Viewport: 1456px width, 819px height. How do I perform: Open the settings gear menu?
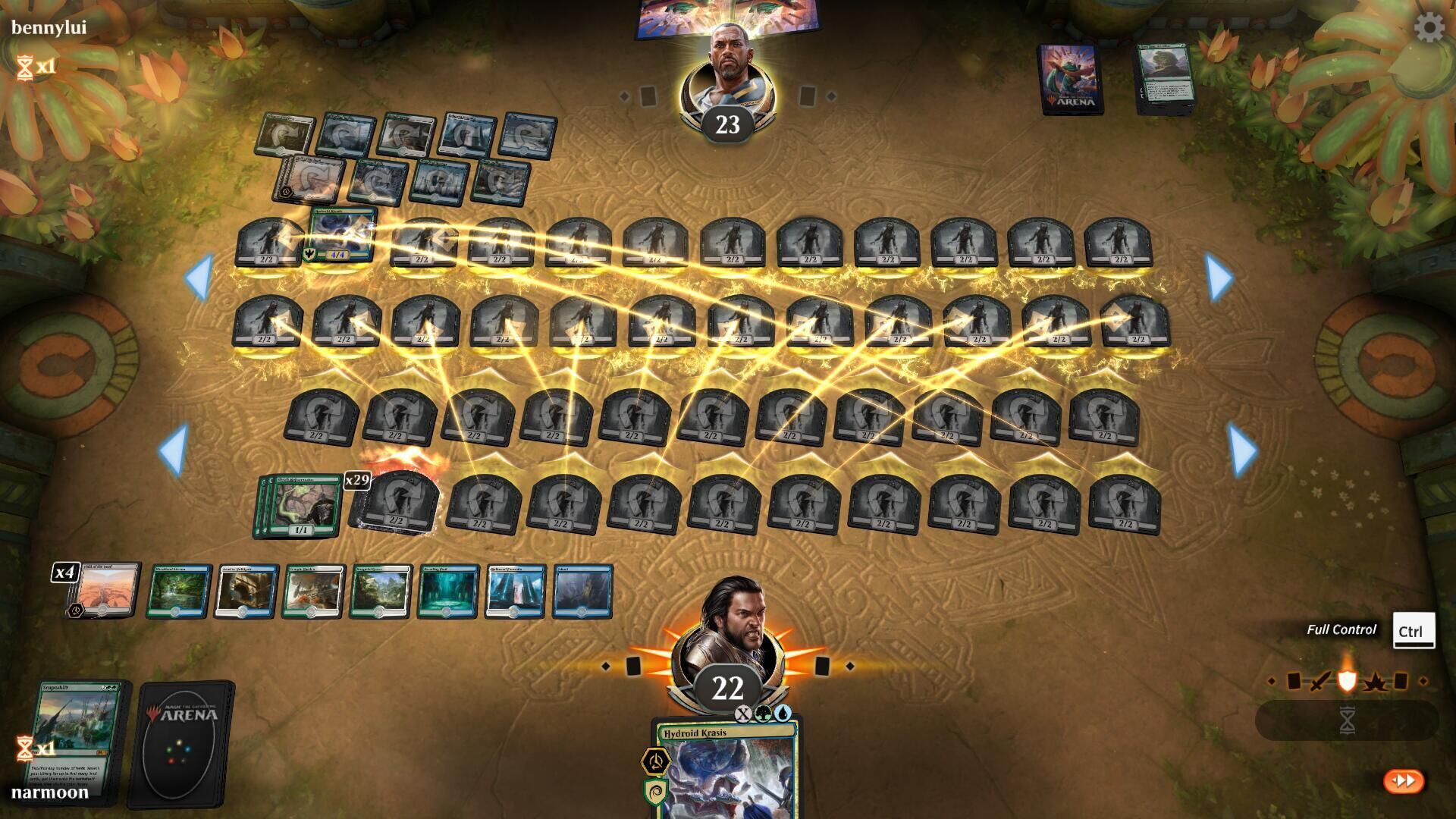click(x=1429, y=29)
